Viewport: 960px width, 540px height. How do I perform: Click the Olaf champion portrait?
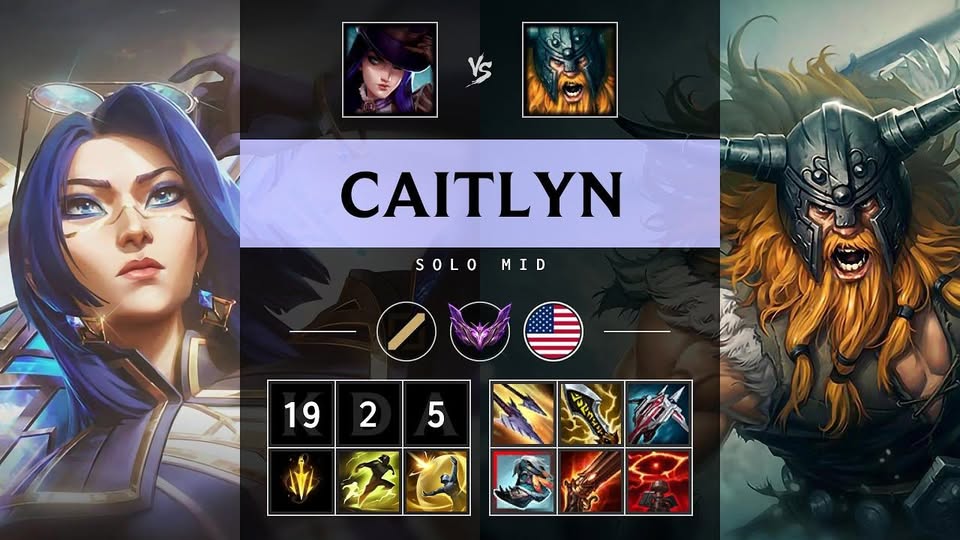(569, 69)
